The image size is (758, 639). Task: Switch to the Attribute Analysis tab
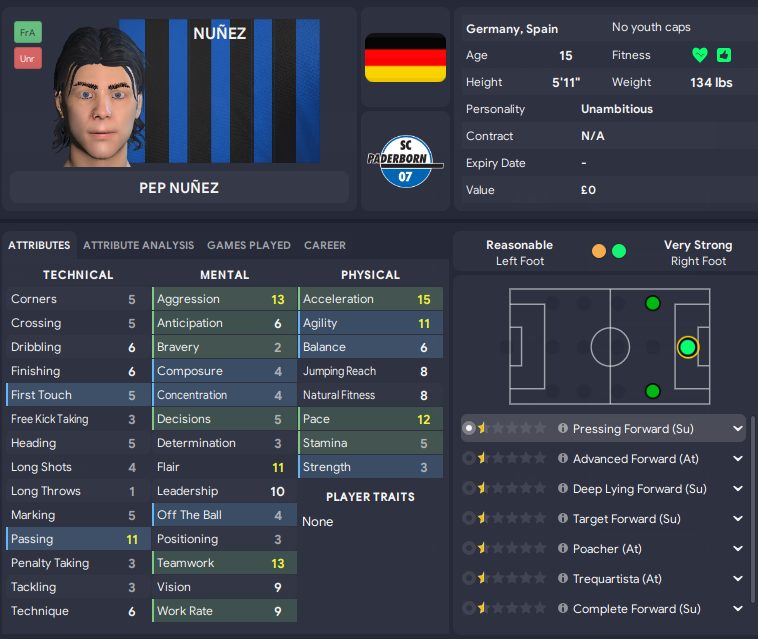tap(139, 245)
